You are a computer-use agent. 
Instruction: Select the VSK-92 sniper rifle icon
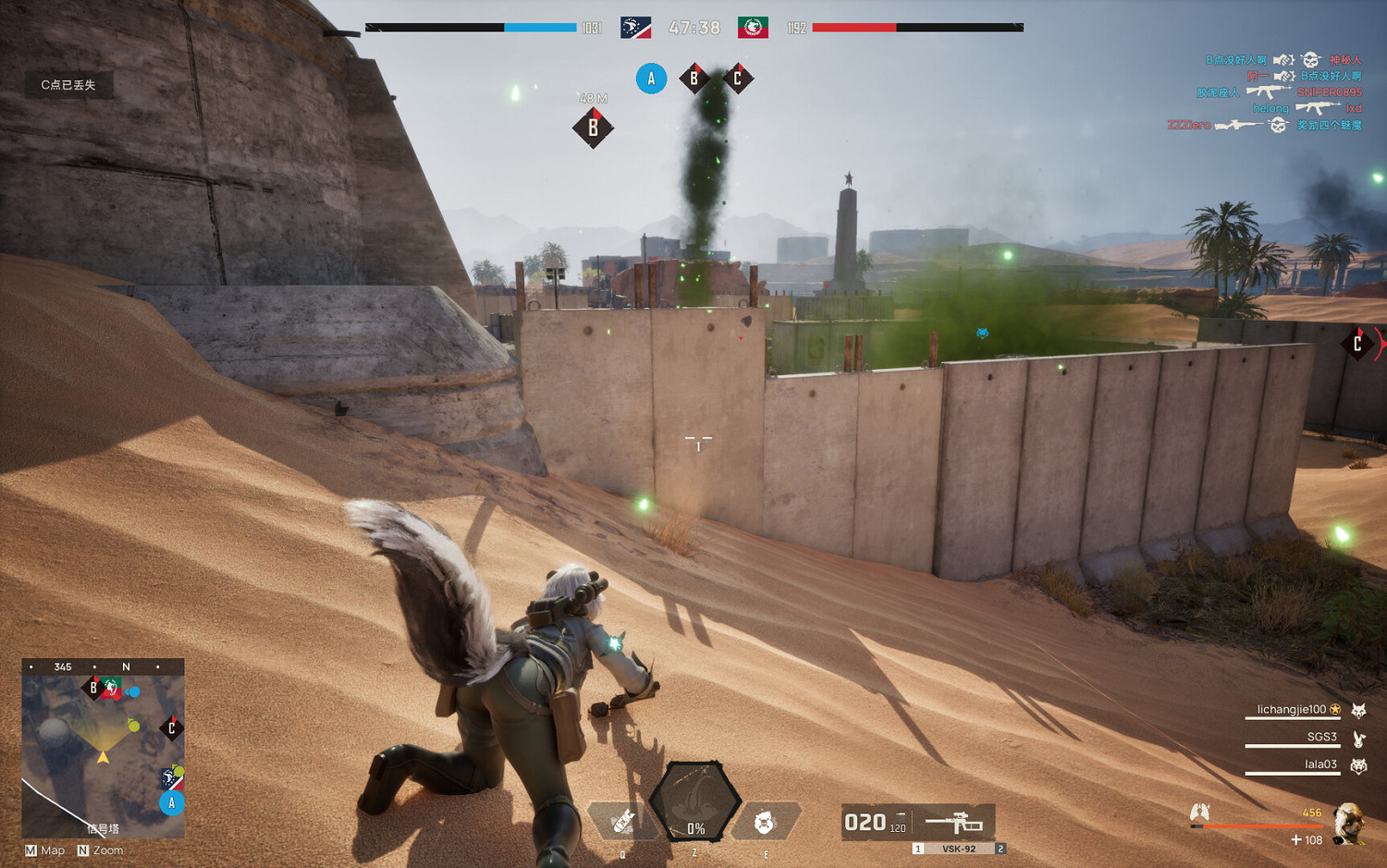pos(952,821)
